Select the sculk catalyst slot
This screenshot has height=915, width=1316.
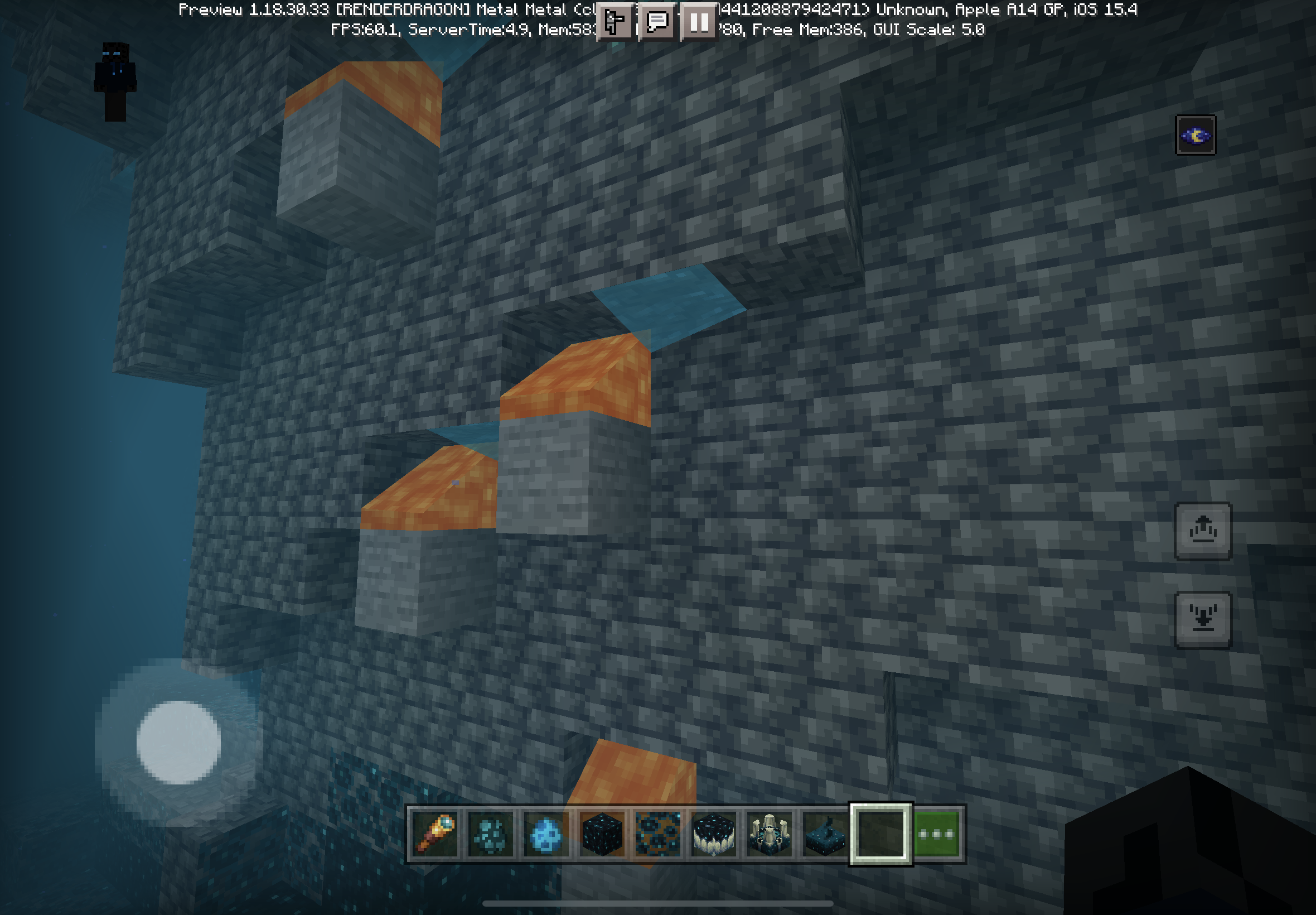point(713,834)
